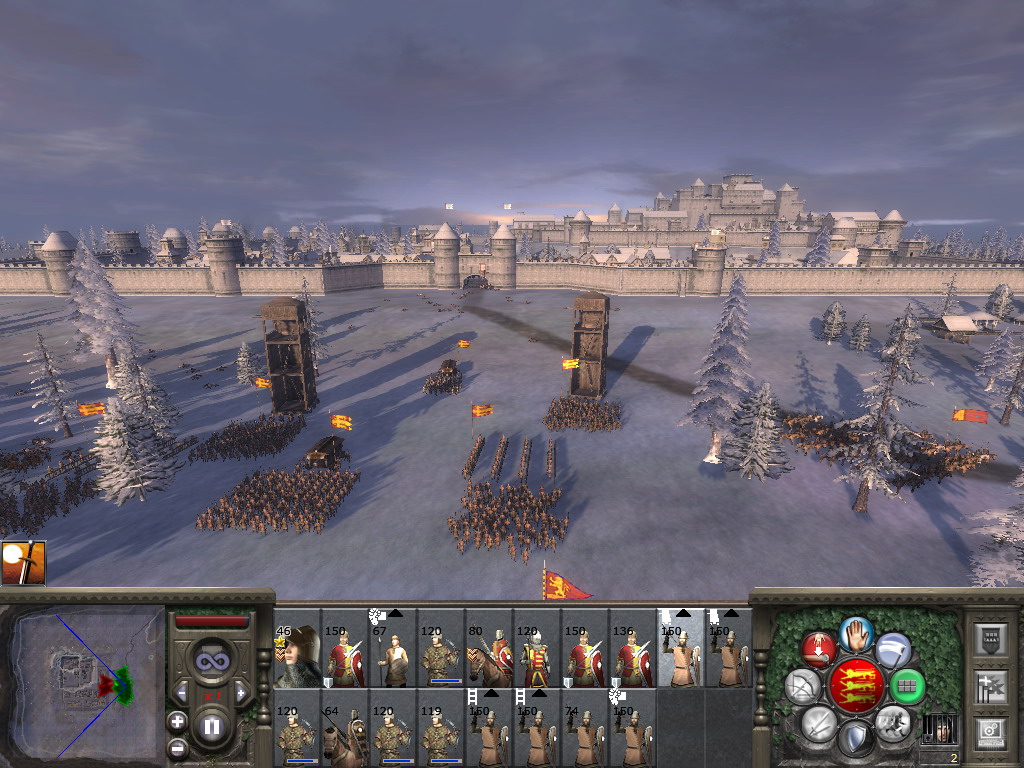Toggle guard mode shield button
Image resolution: width=1024 pixels, height=768 pixels.
856,739
